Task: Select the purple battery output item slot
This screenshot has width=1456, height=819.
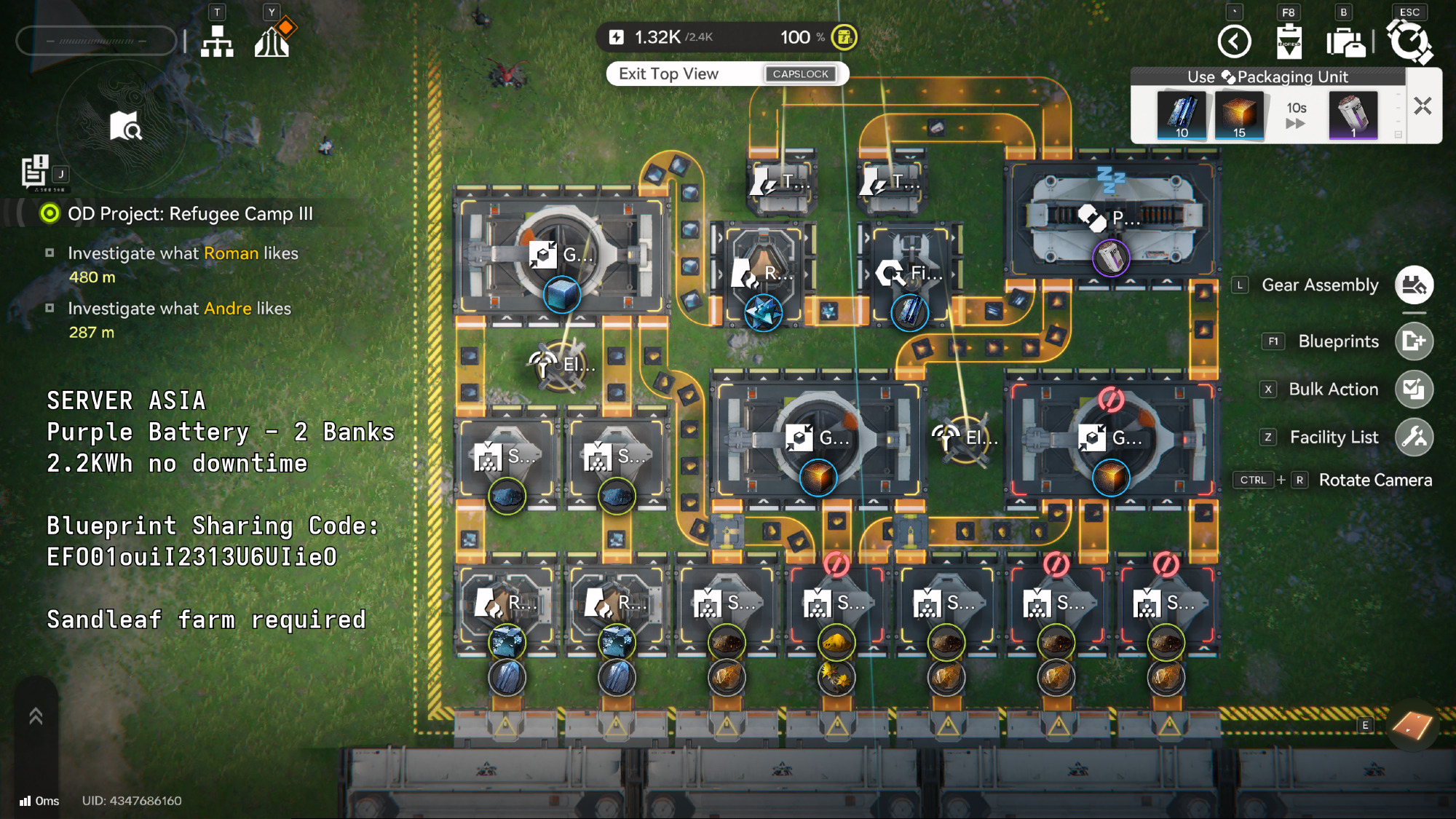Action: click(x=1353, y=115)
